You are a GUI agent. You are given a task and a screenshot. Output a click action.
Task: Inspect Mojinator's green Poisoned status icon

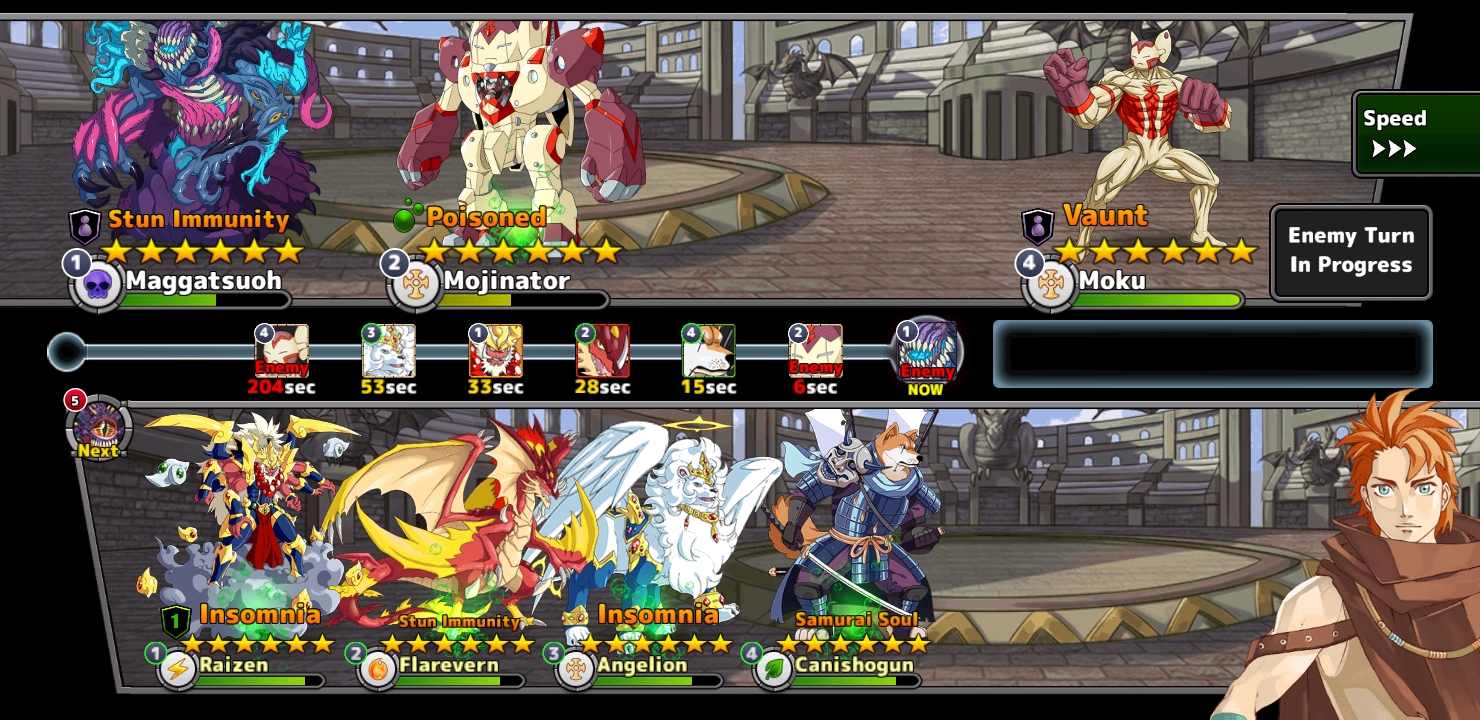pyautogui.click(x=405, y=217)
